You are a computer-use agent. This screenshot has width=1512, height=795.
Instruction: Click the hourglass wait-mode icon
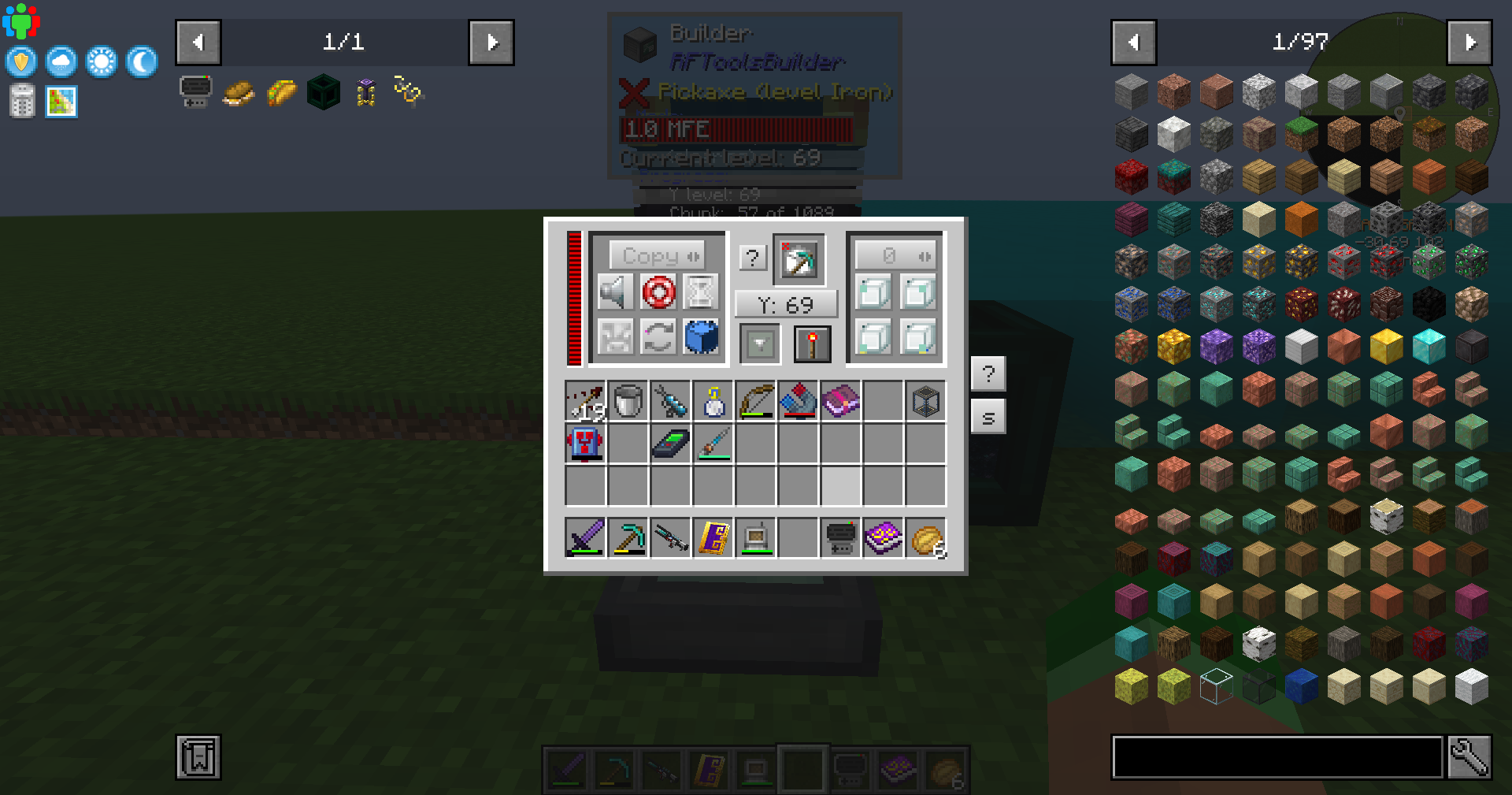tap(700, 292)
